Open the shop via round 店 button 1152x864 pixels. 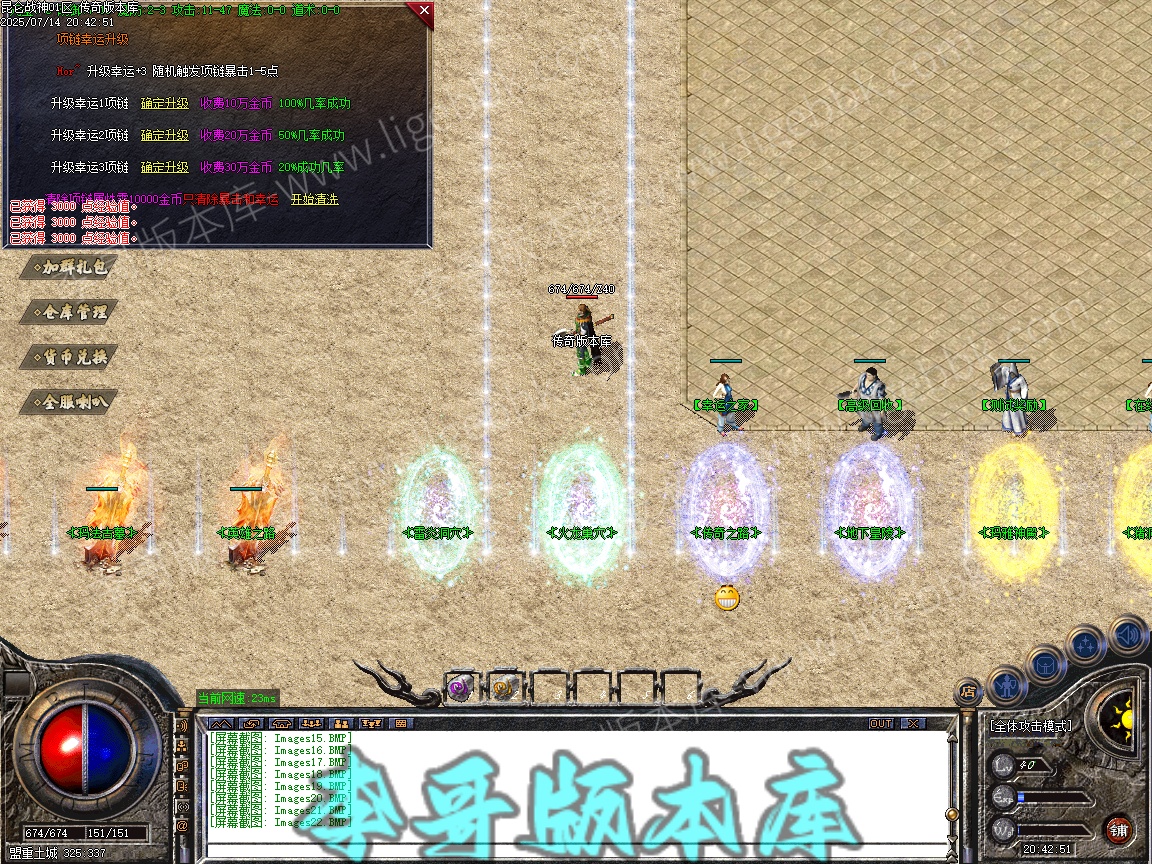967,690
